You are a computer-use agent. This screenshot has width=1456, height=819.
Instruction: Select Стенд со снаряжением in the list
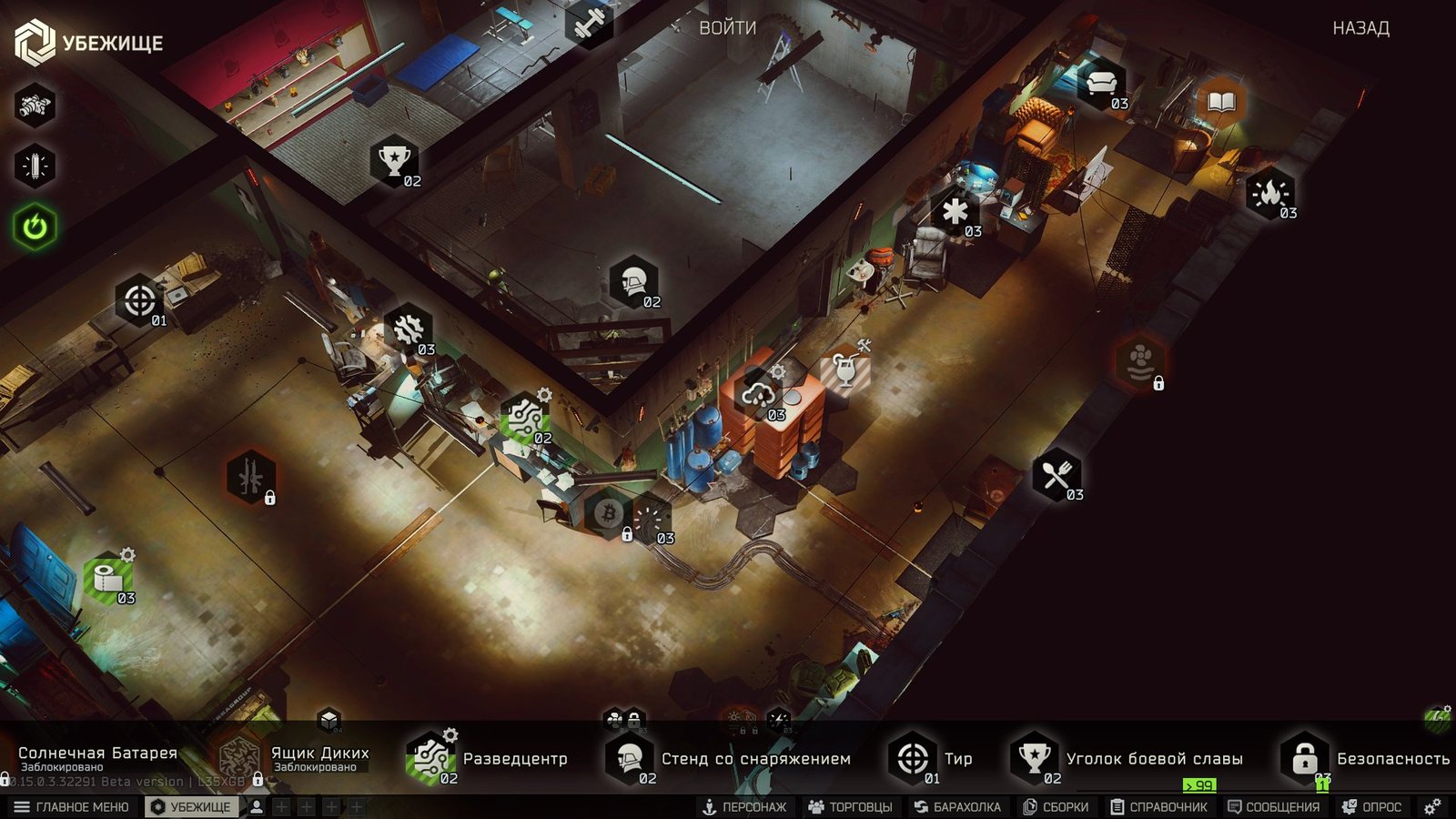[x=730, y=758]
